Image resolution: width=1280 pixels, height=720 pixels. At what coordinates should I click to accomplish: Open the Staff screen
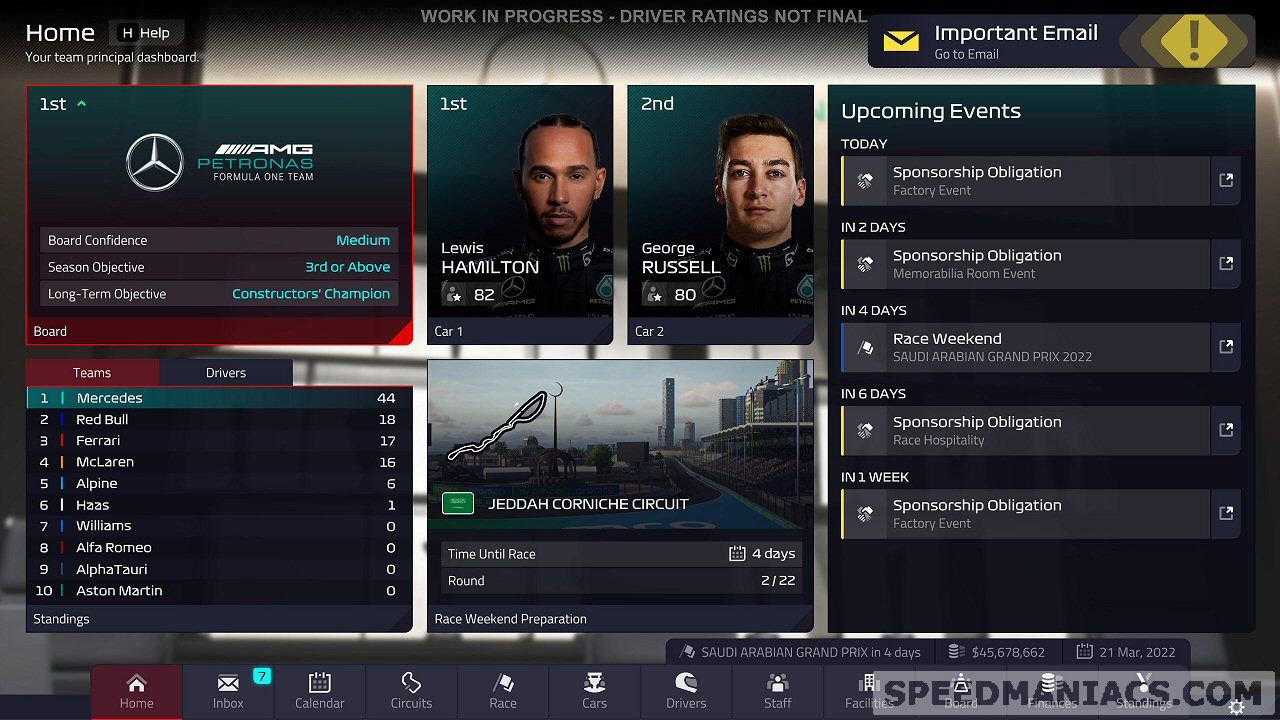click(x=778, y=692)
